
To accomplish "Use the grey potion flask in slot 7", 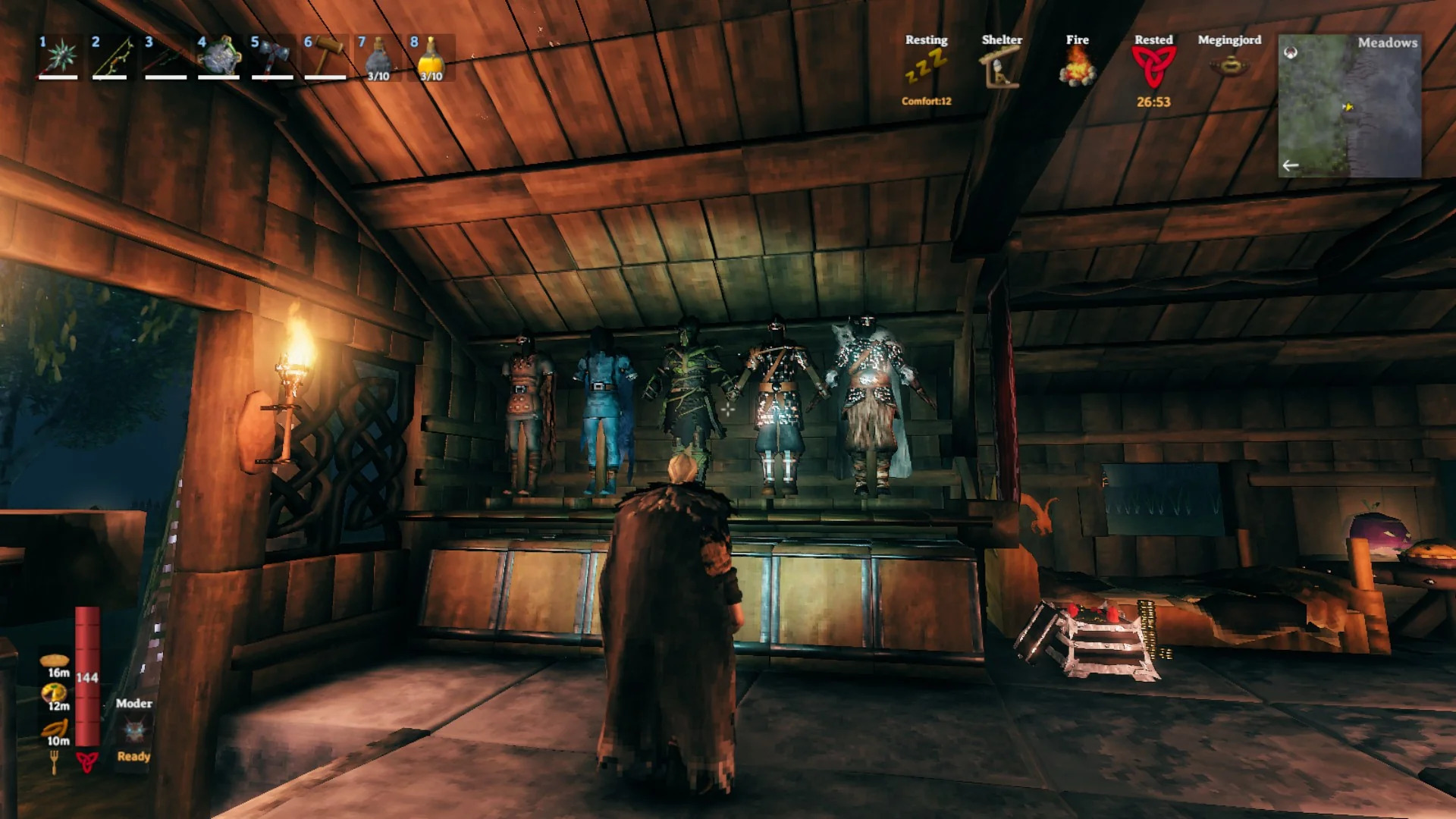I will [378, 57].
